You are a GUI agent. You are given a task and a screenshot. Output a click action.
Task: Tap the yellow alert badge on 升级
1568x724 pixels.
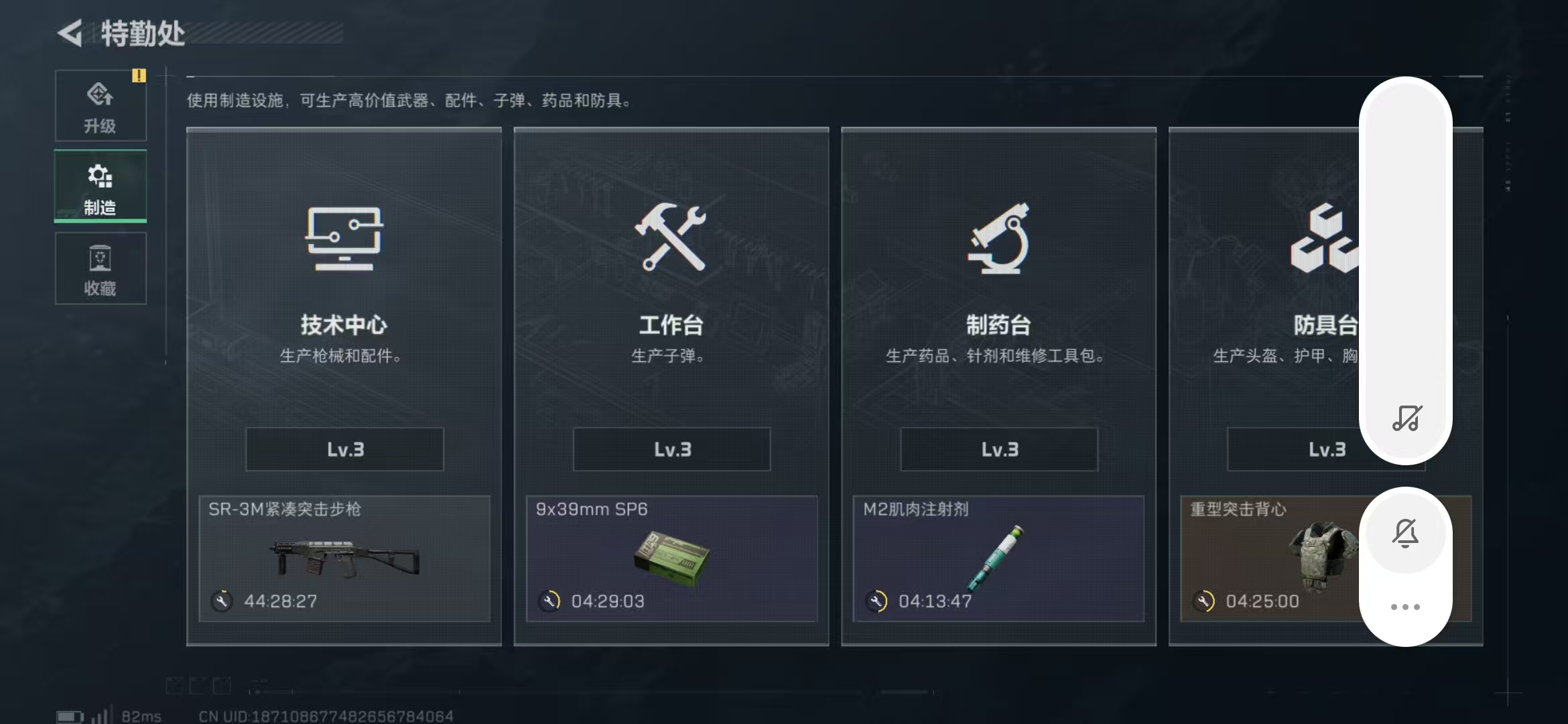139,76
